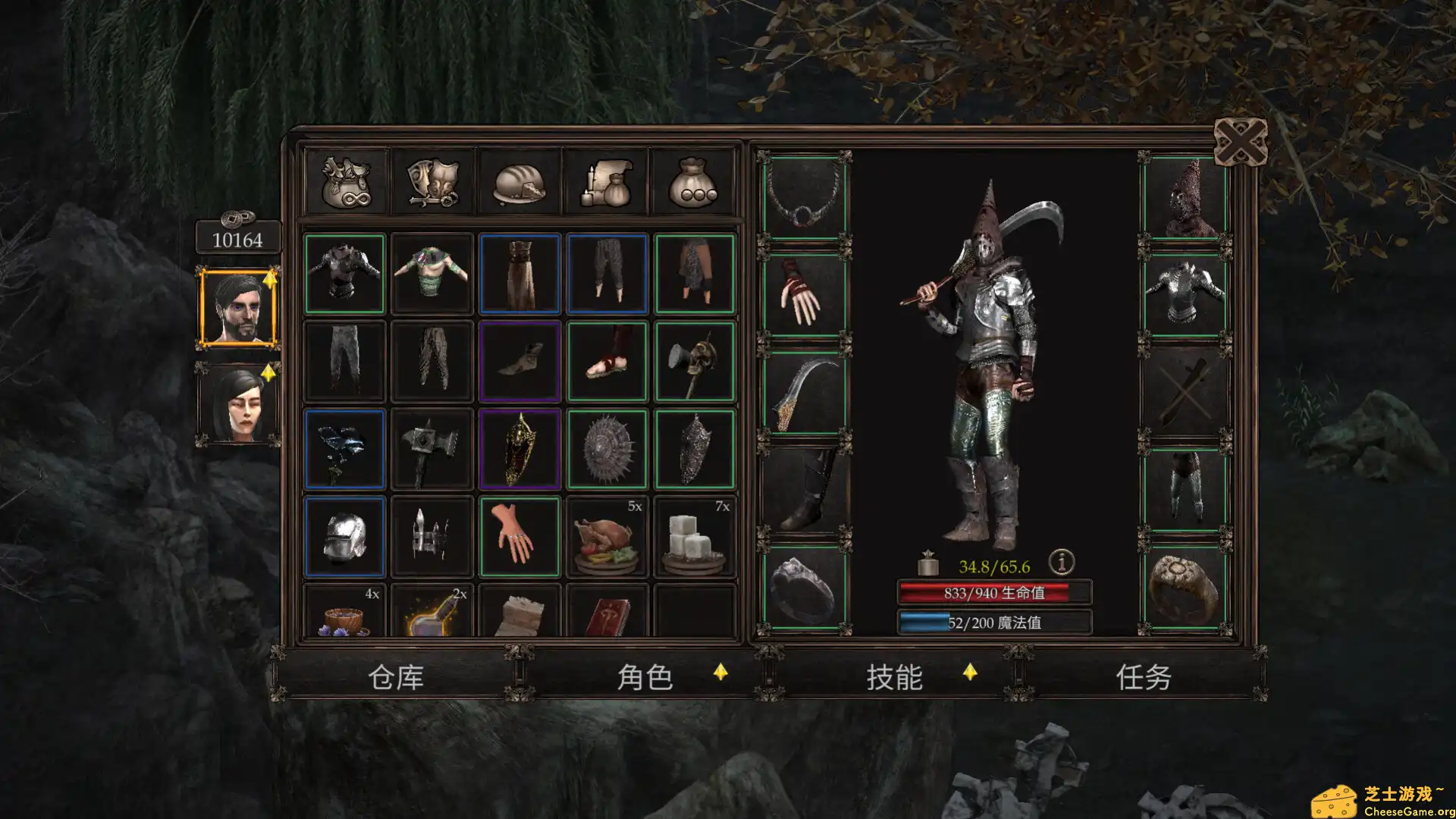Open the food filter with bread and cheese icon
The height and width of the screenshot is (819, 1456).
519,180
